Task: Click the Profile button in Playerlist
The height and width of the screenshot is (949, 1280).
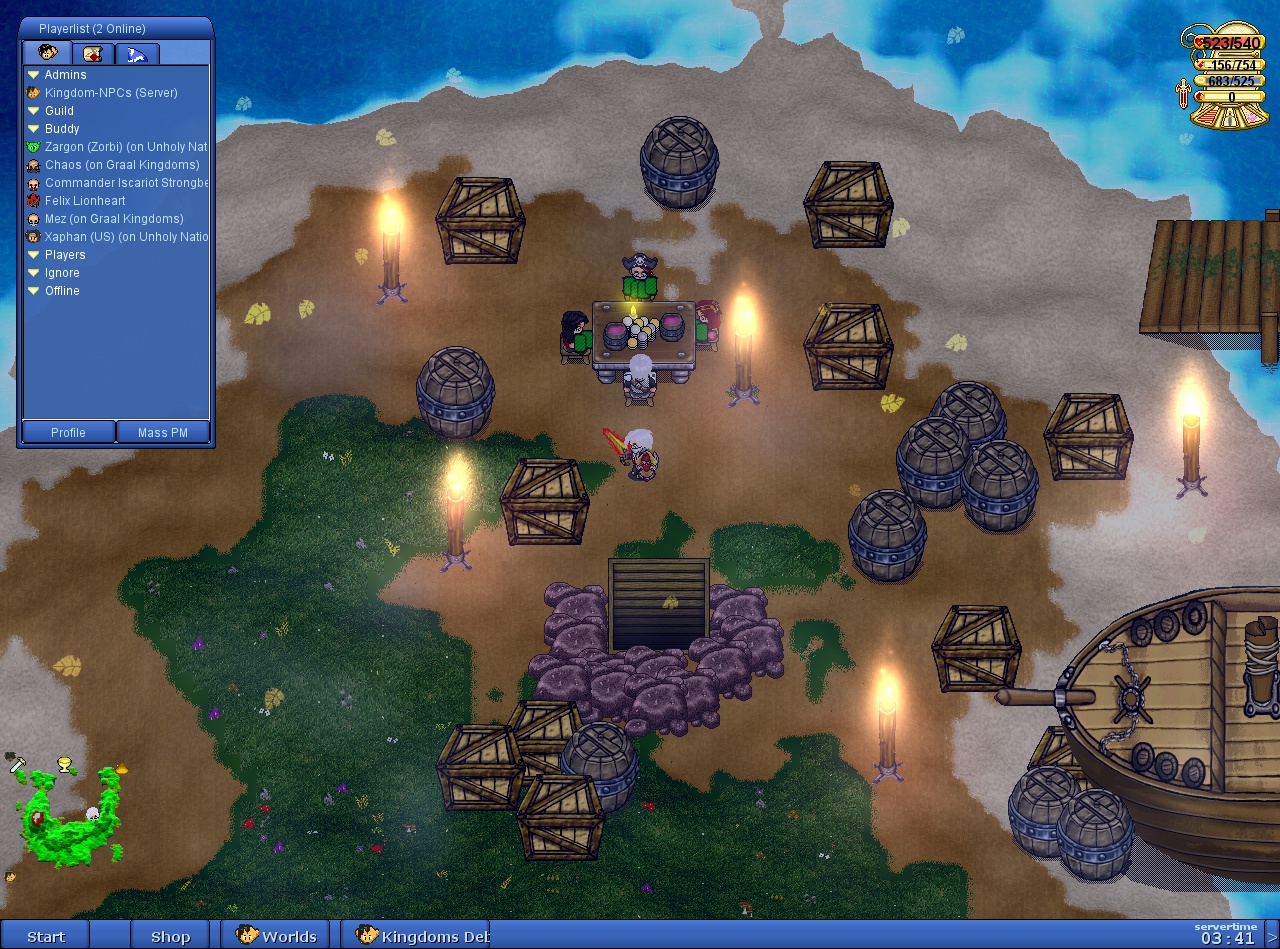Action: 68,433
